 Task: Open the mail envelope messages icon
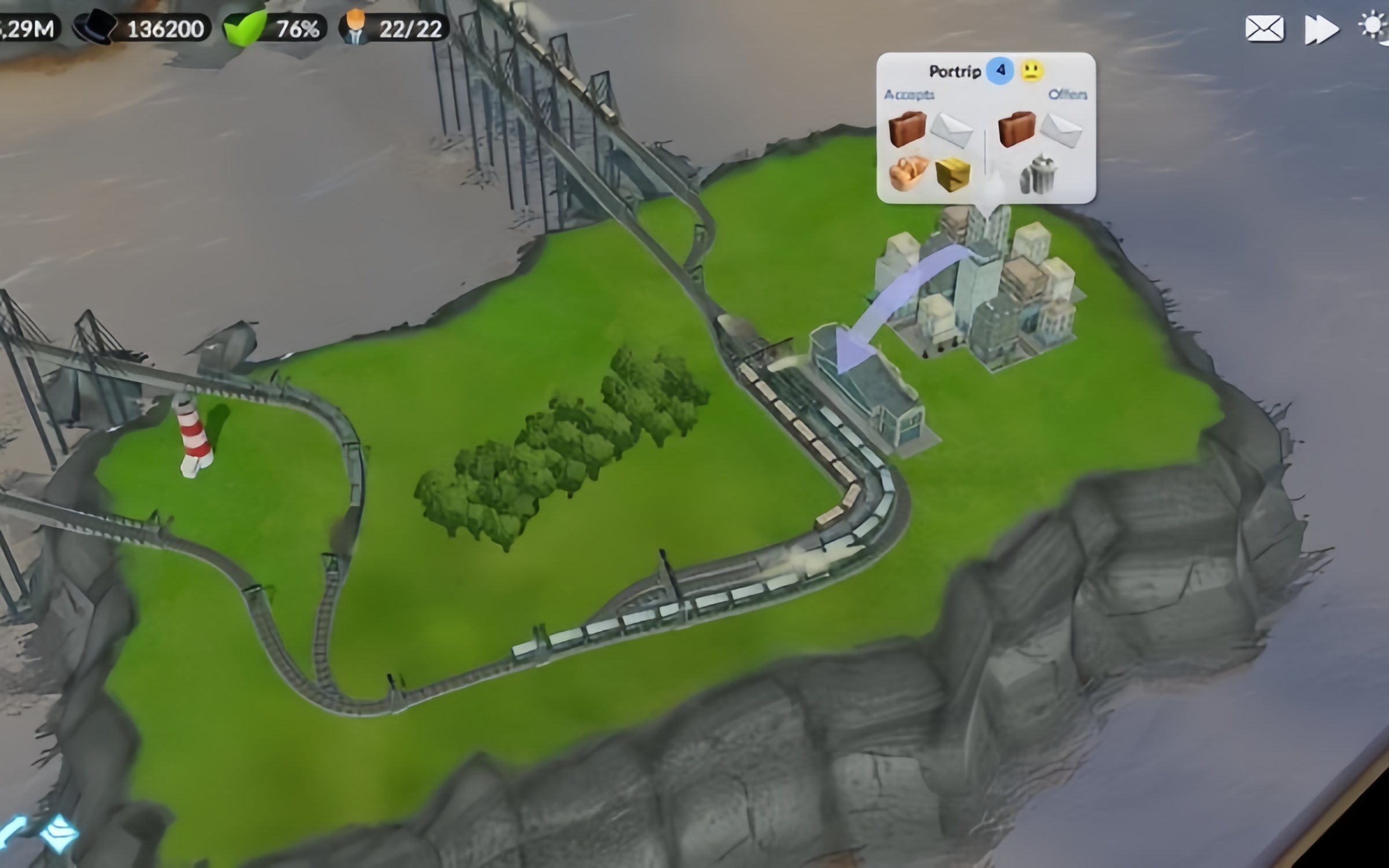tap(1264, 29)
